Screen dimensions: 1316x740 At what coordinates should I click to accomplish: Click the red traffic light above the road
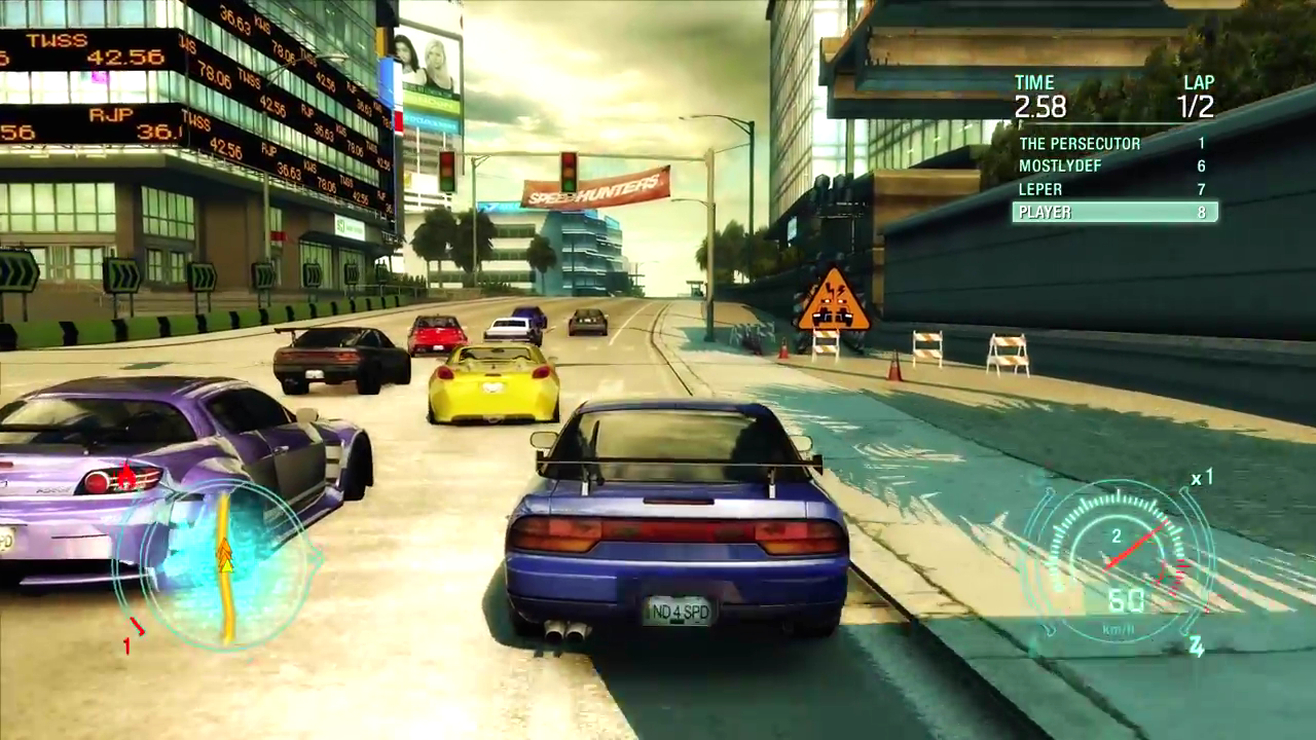coord(570,158)
